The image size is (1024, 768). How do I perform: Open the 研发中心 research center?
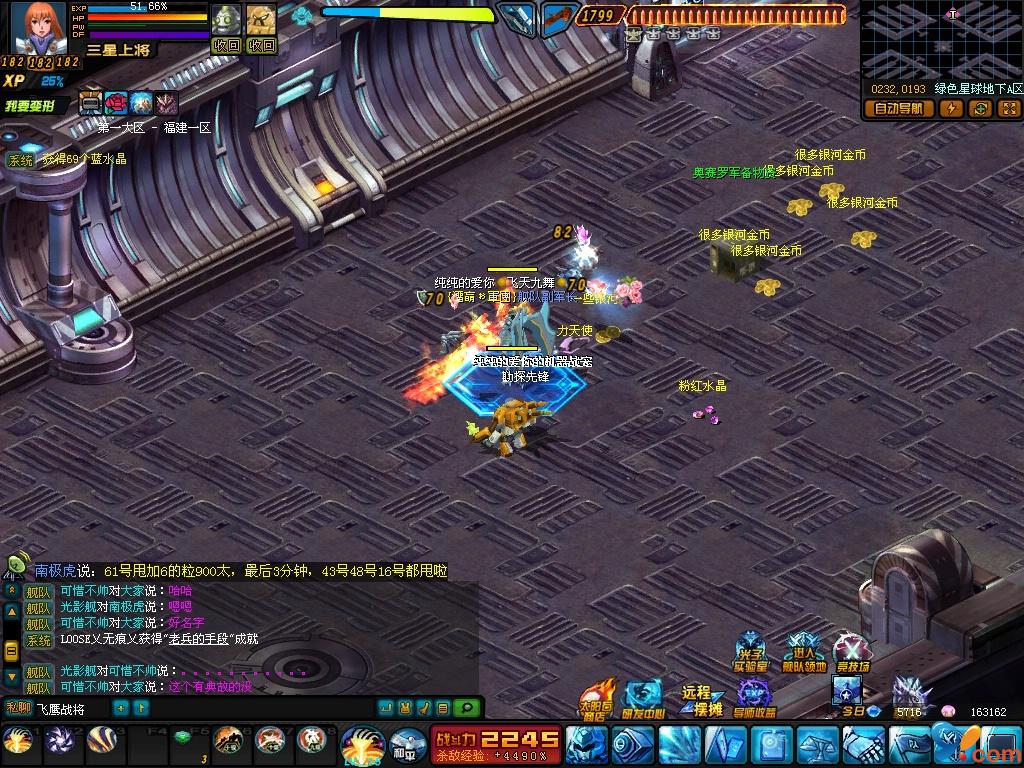(642, 699)
